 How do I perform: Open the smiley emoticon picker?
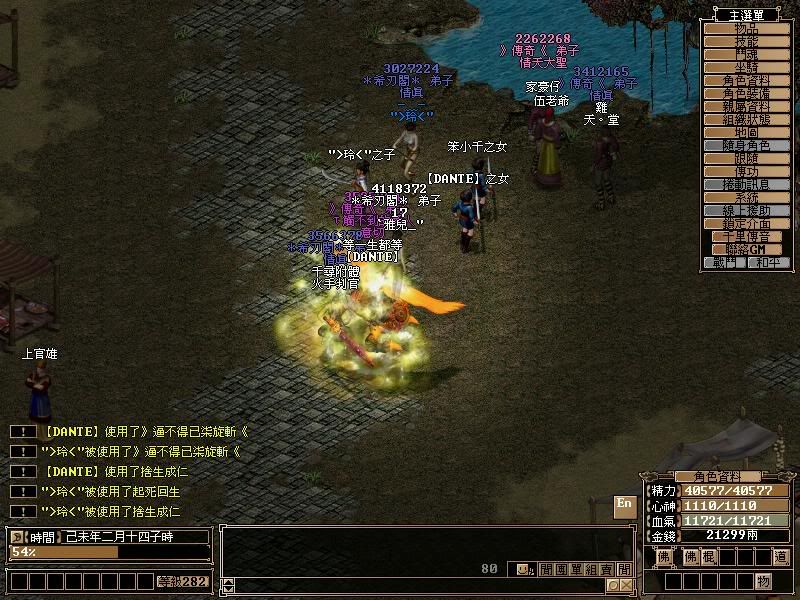pos(522,569)
